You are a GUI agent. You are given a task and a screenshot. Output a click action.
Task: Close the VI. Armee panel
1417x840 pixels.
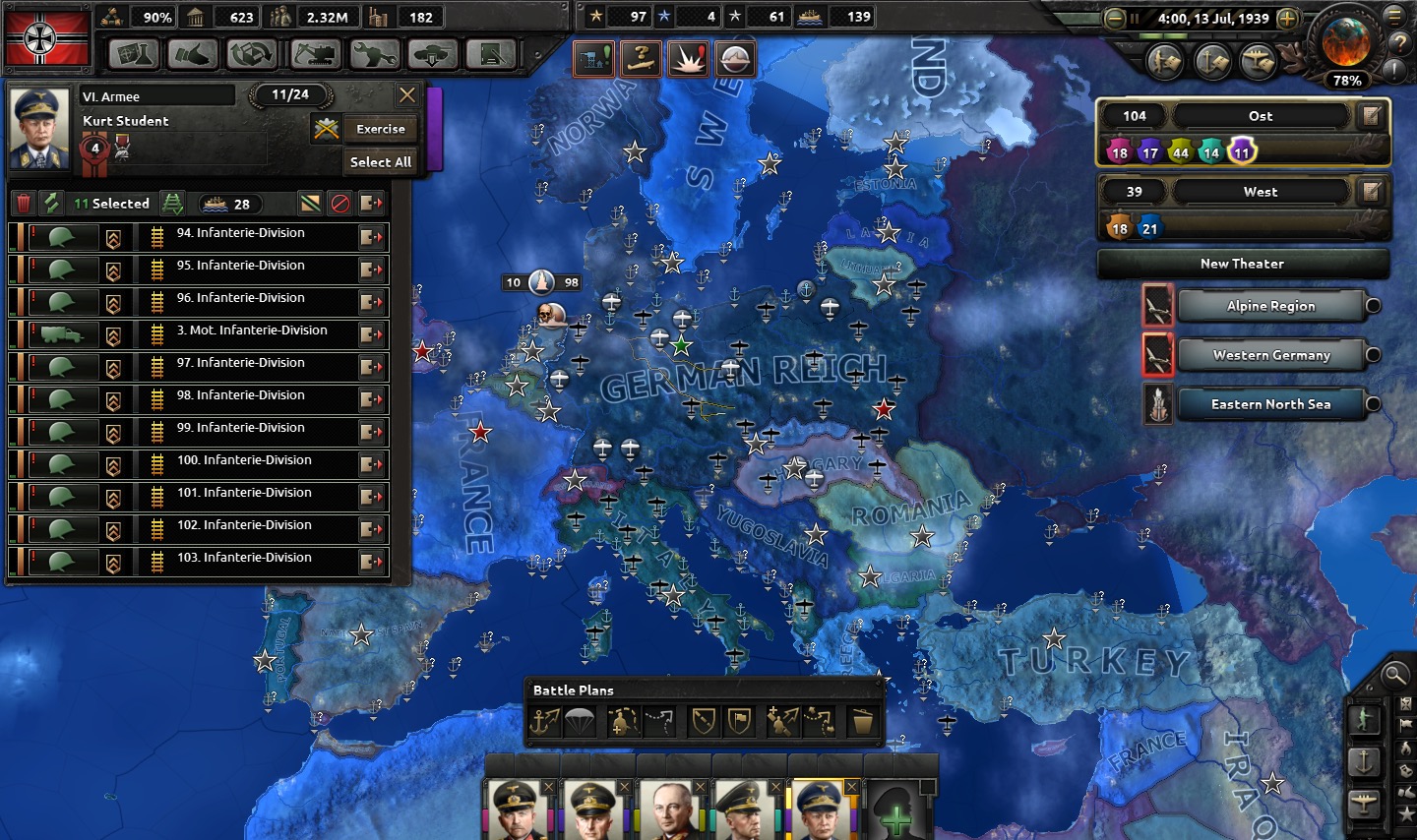click(406, 95)
